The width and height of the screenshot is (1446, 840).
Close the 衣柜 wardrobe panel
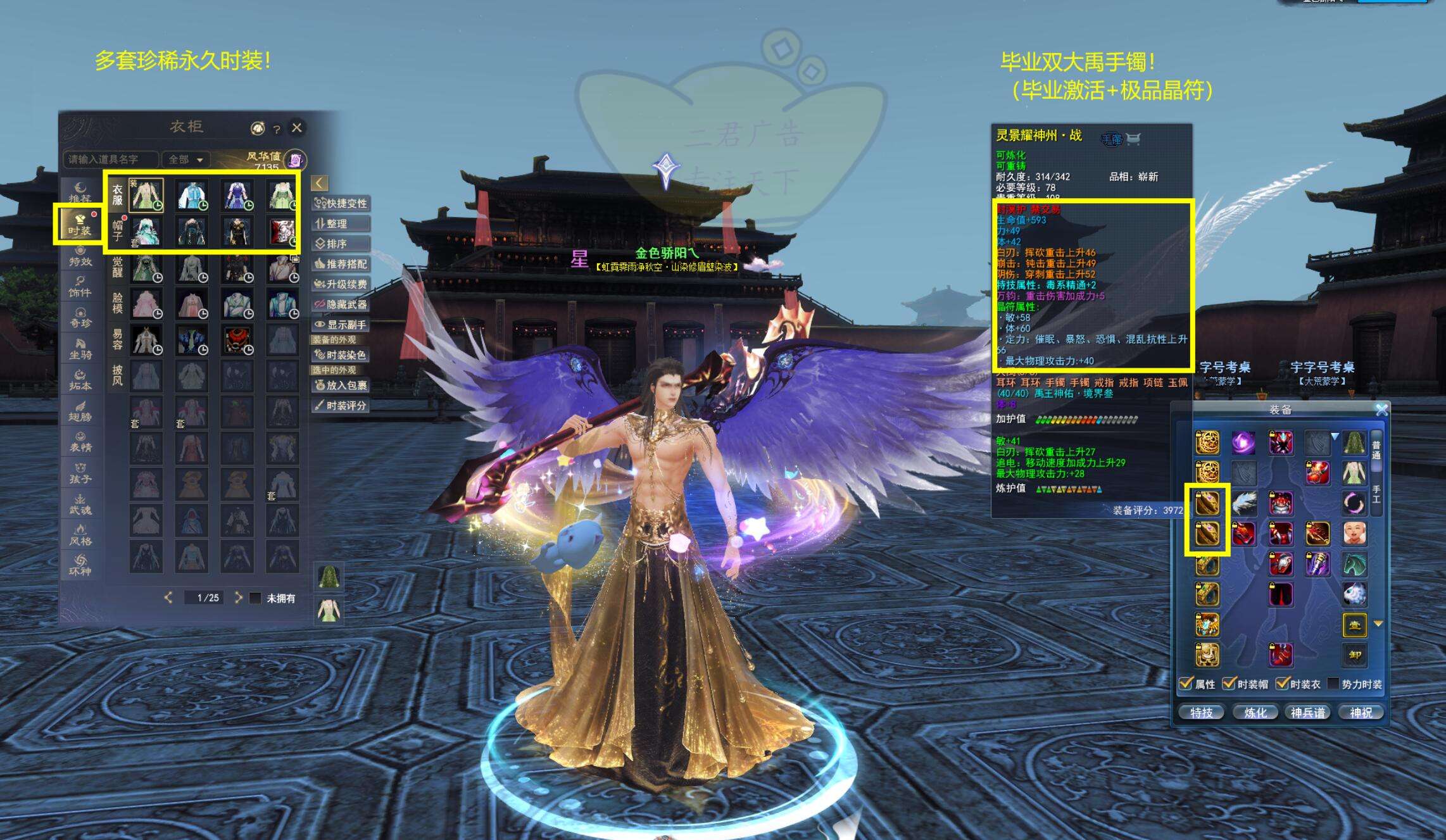296,128
